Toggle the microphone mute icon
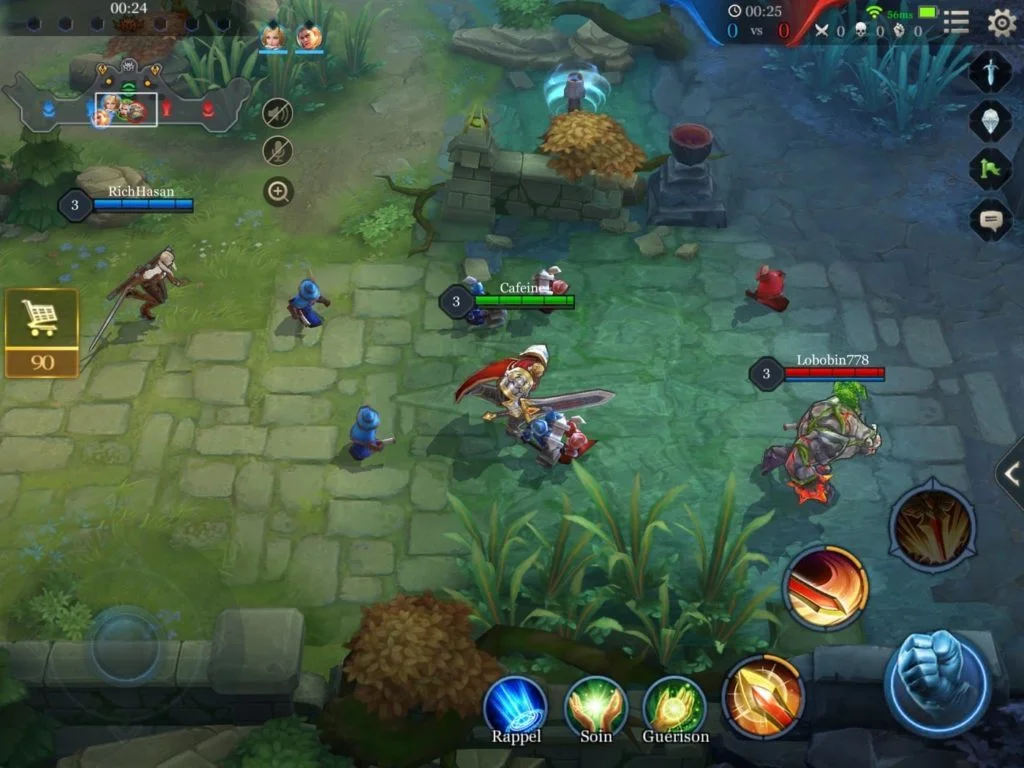This screenshot has height=768, width=1024. tap(278, 151)
